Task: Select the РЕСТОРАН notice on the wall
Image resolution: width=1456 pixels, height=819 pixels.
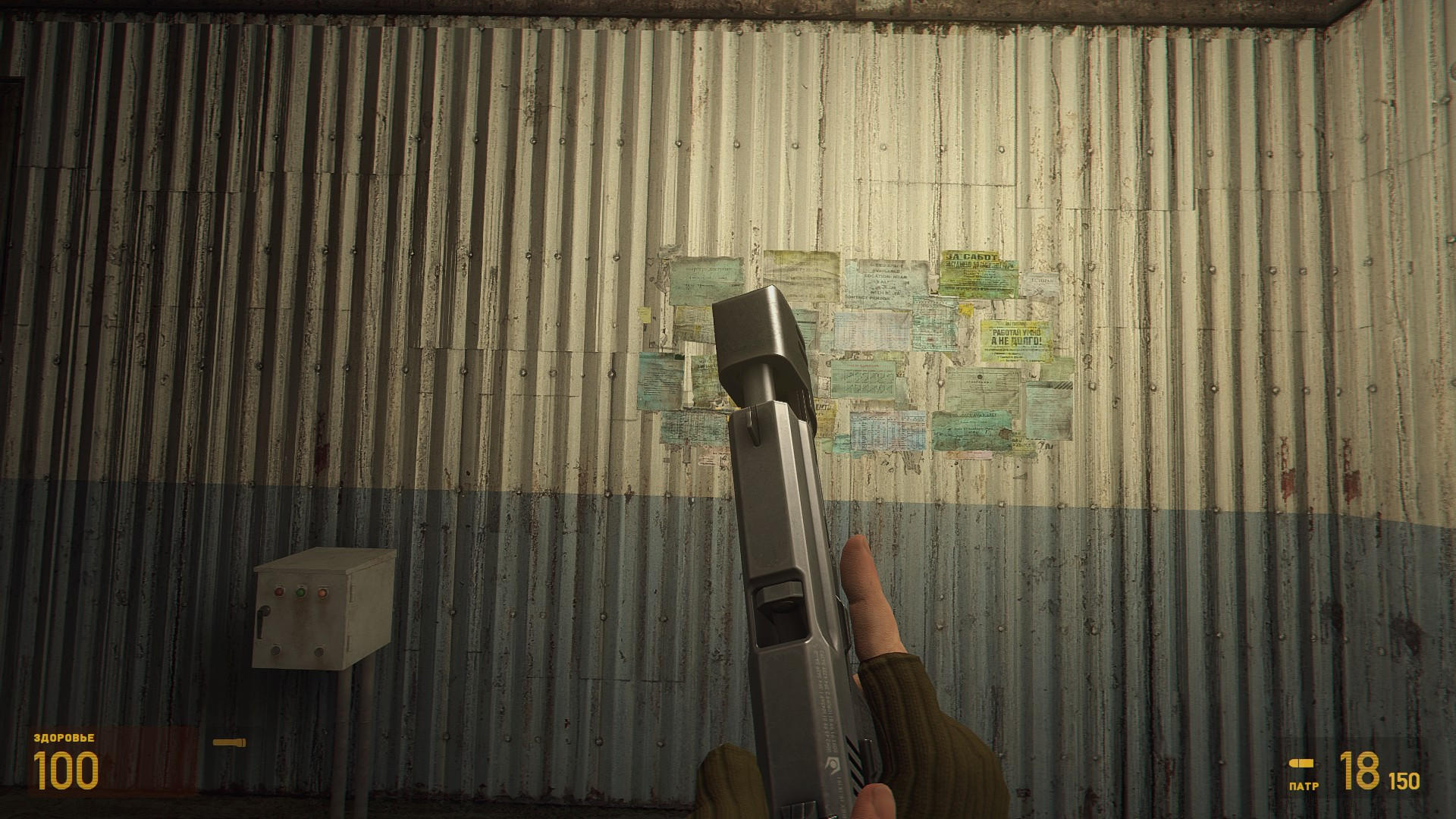Action: pos(1043,281)
